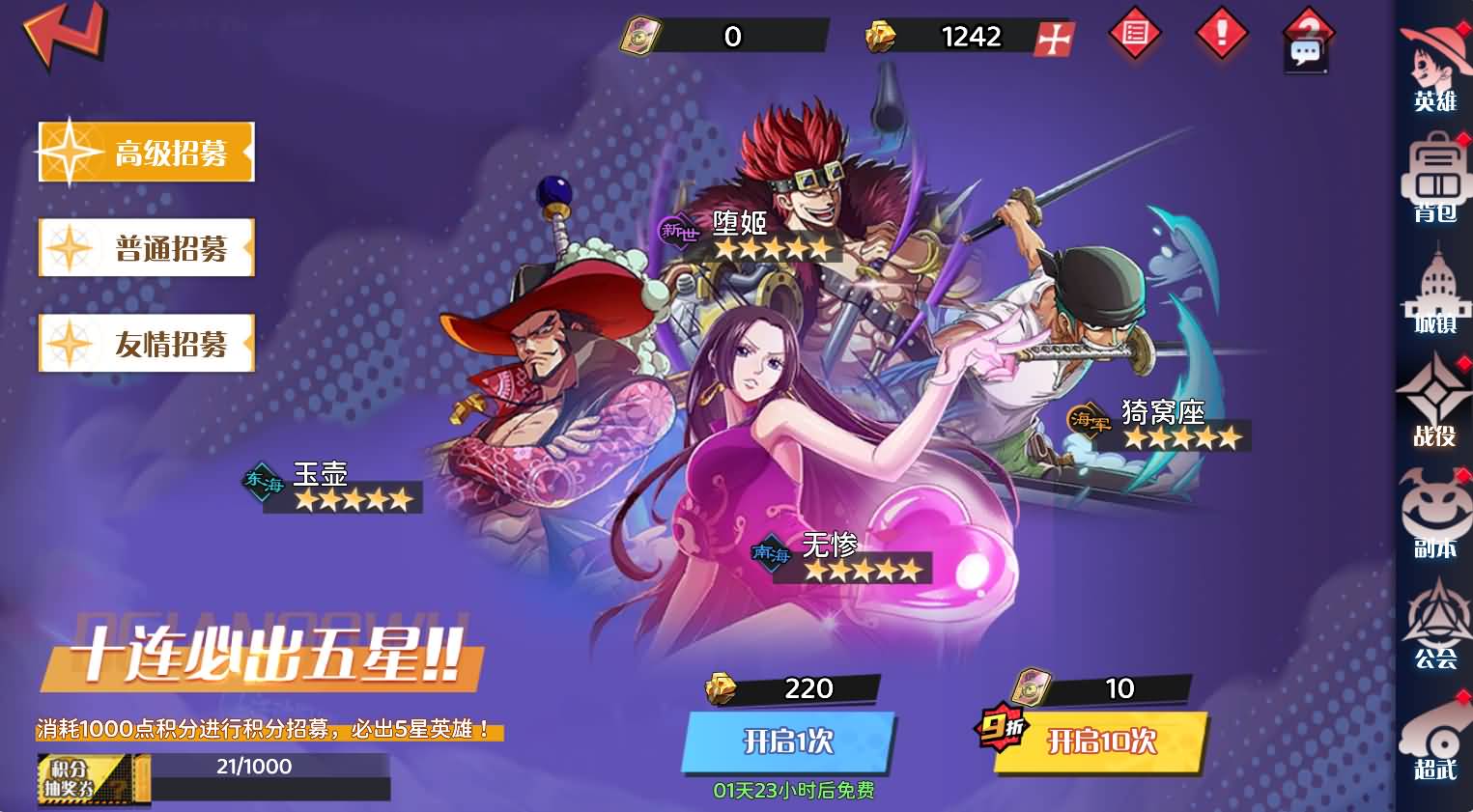Image resolution: width=1473 pixels, height=812 pixels.
Task: Click the red exclamation alert icon
Action: pyautogui.click(x=1220, y=34)
